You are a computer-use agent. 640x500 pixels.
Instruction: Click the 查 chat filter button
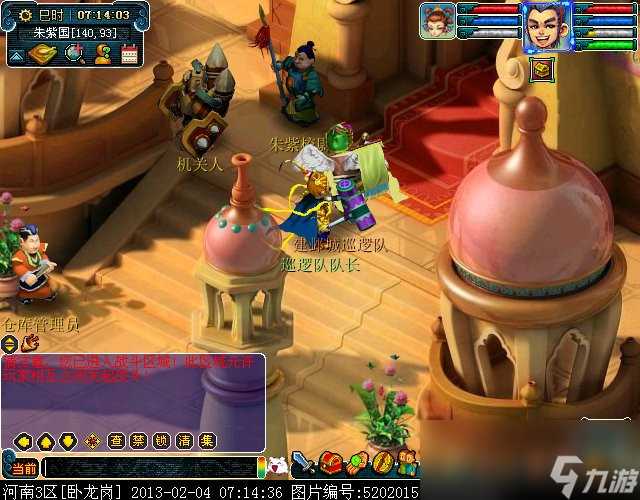pyautogui.click(x=116, y=440)
